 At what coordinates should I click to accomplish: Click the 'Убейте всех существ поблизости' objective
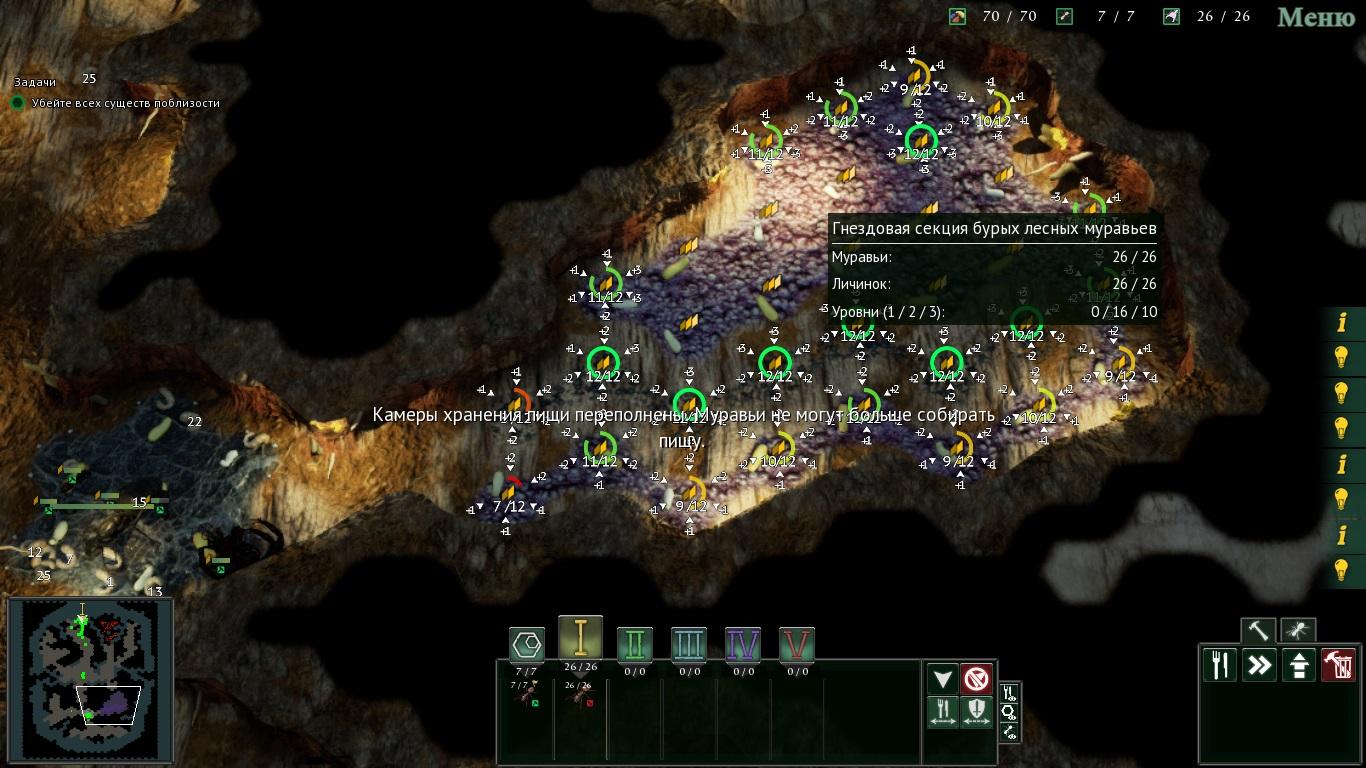click(125, 103)
